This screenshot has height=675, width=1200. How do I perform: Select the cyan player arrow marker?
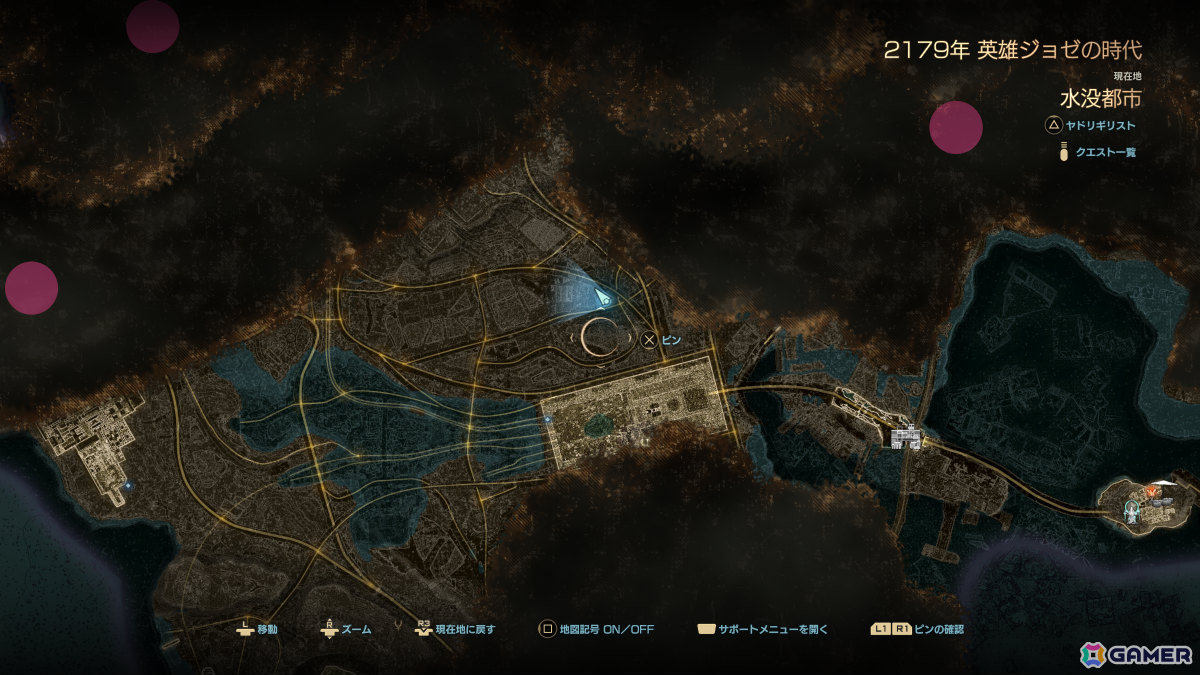point(603,297)
